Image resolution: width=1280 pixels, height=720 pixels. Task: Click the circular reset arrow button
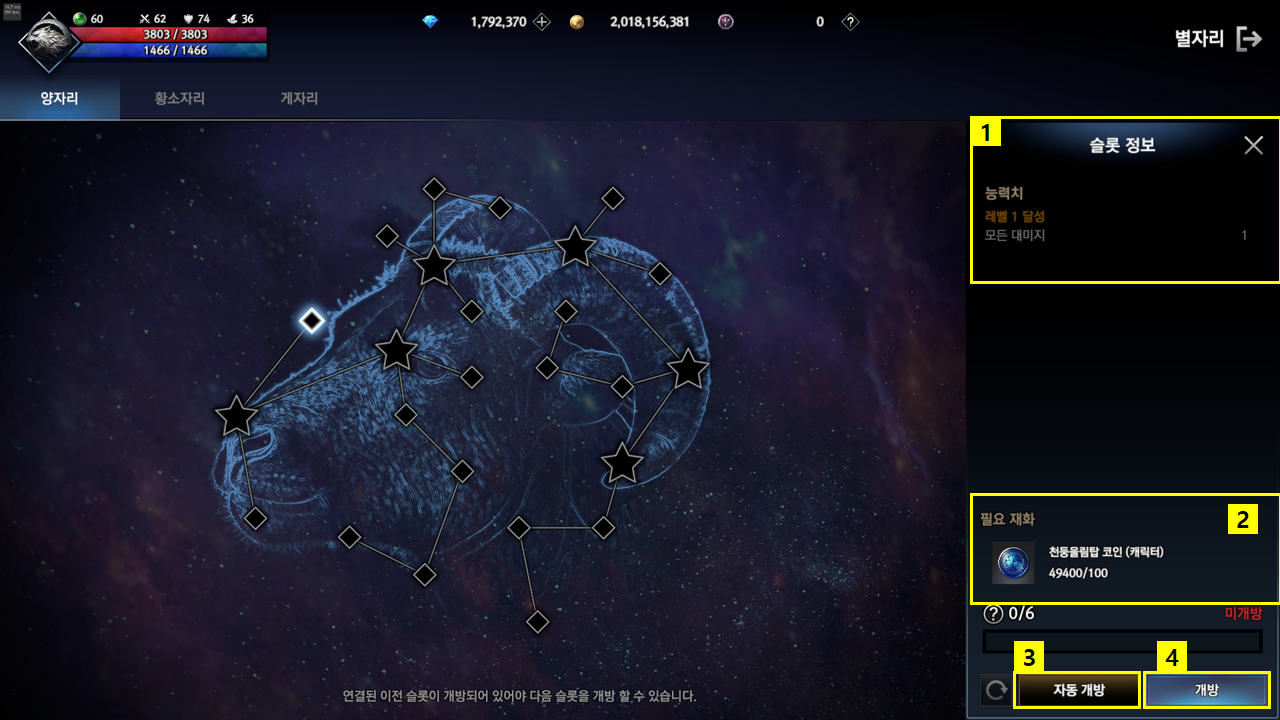pyautogui.click(x=996, y=689)
